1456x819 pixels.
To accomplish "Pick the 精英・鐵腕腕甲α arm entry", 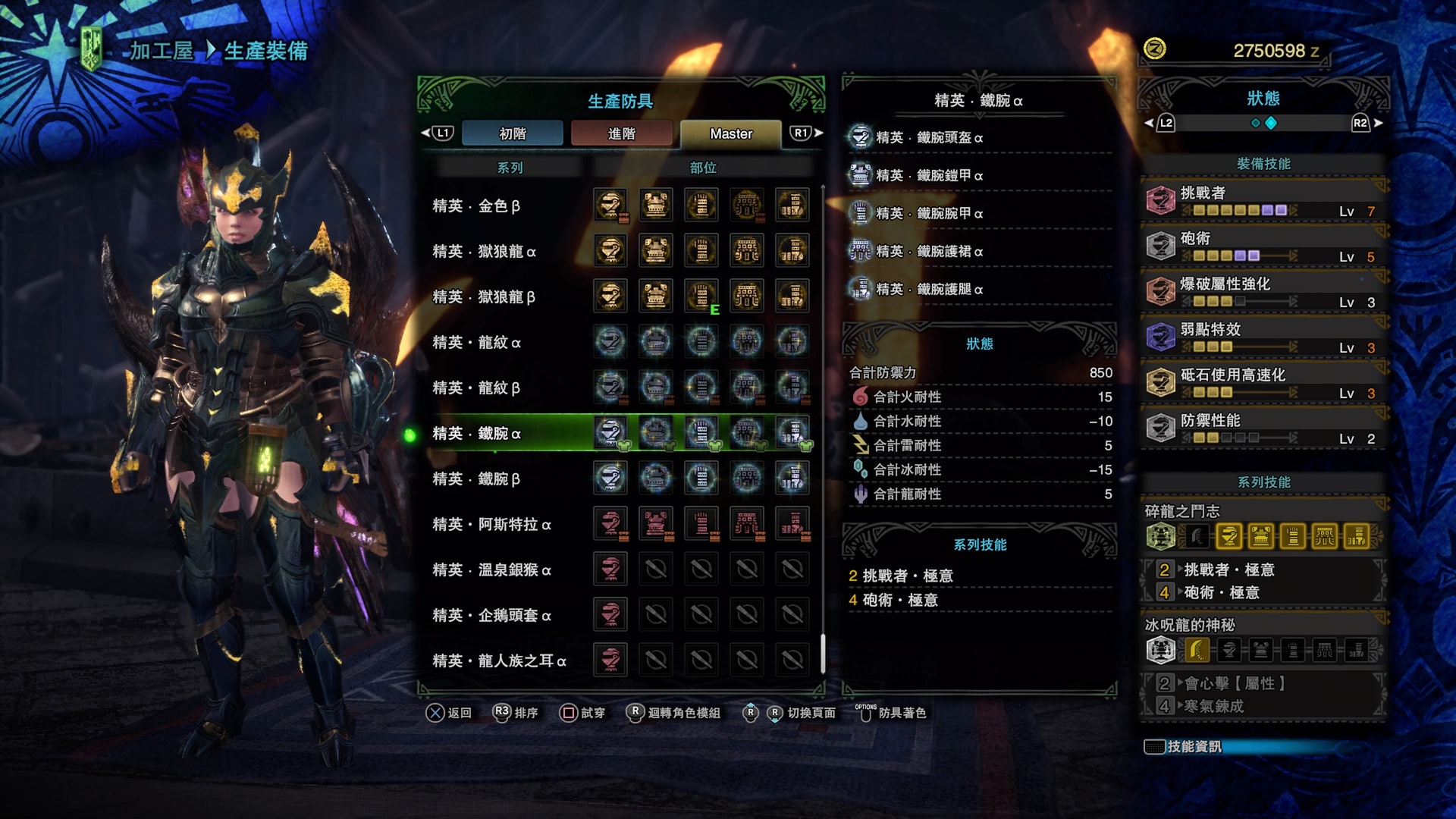I will (929, 214).
